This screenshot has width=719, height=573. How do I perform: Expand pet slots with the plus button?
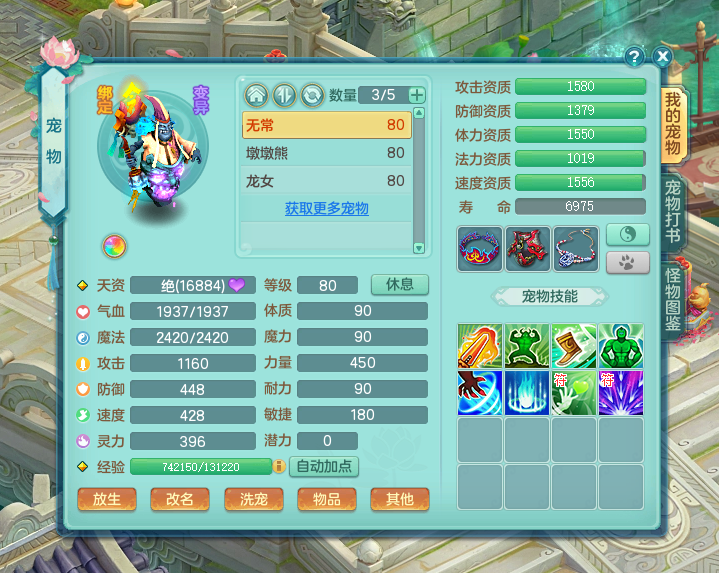tap(416, 95)
